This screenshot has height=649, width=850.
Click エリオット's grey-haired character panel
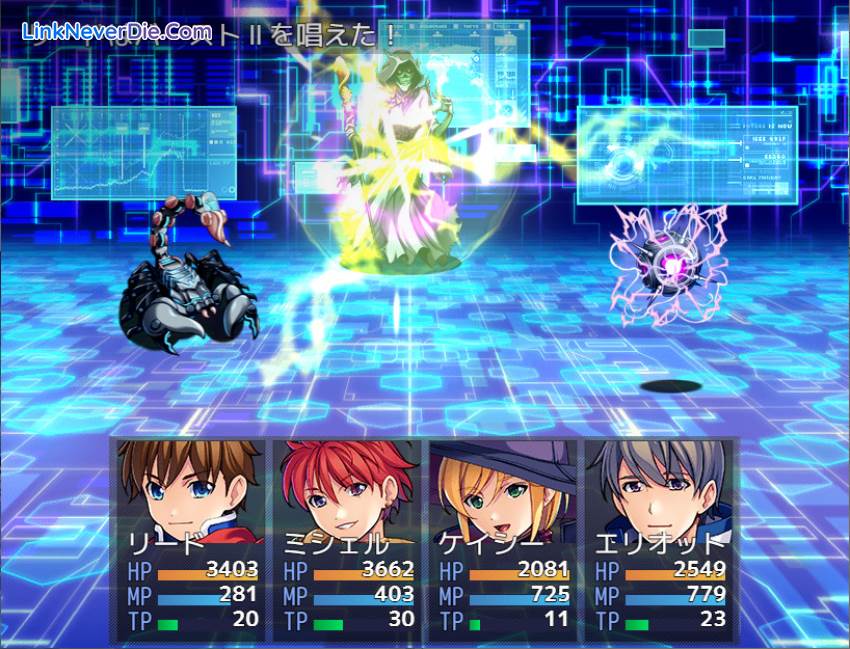tap(658, 538)
